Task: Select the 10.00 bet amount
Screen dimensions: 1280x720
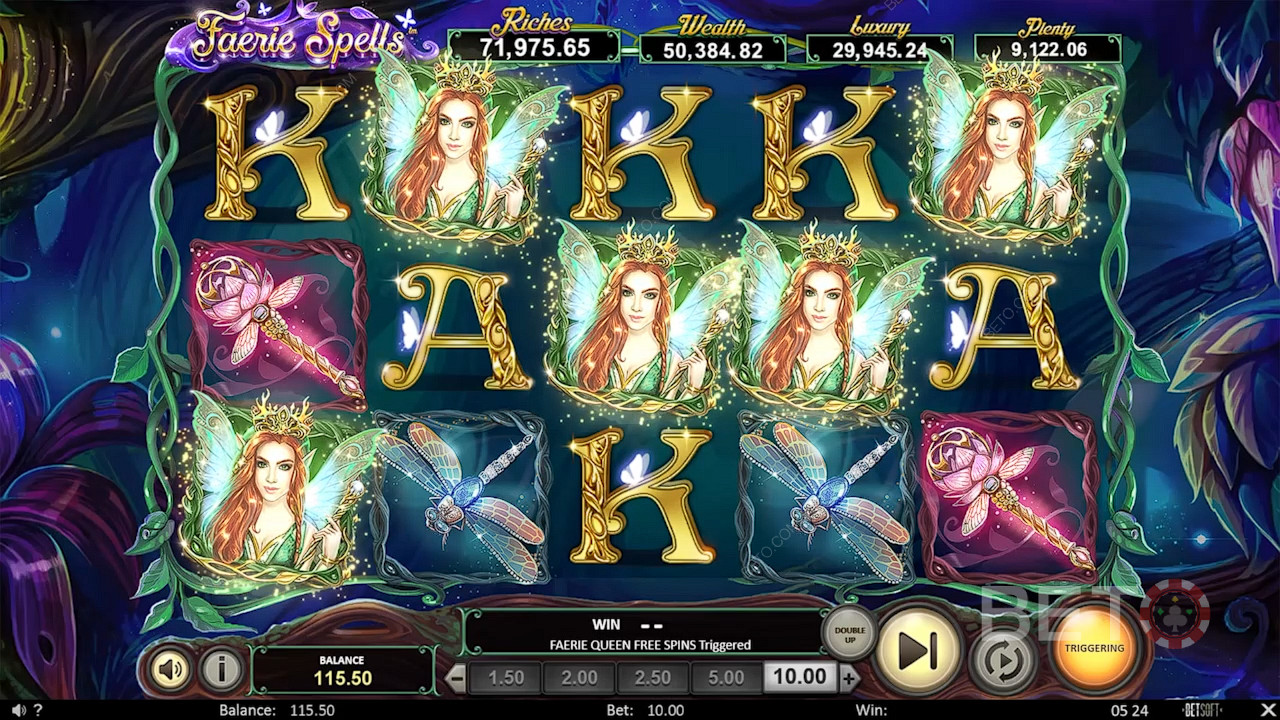Action: click(x=799, y=678)
